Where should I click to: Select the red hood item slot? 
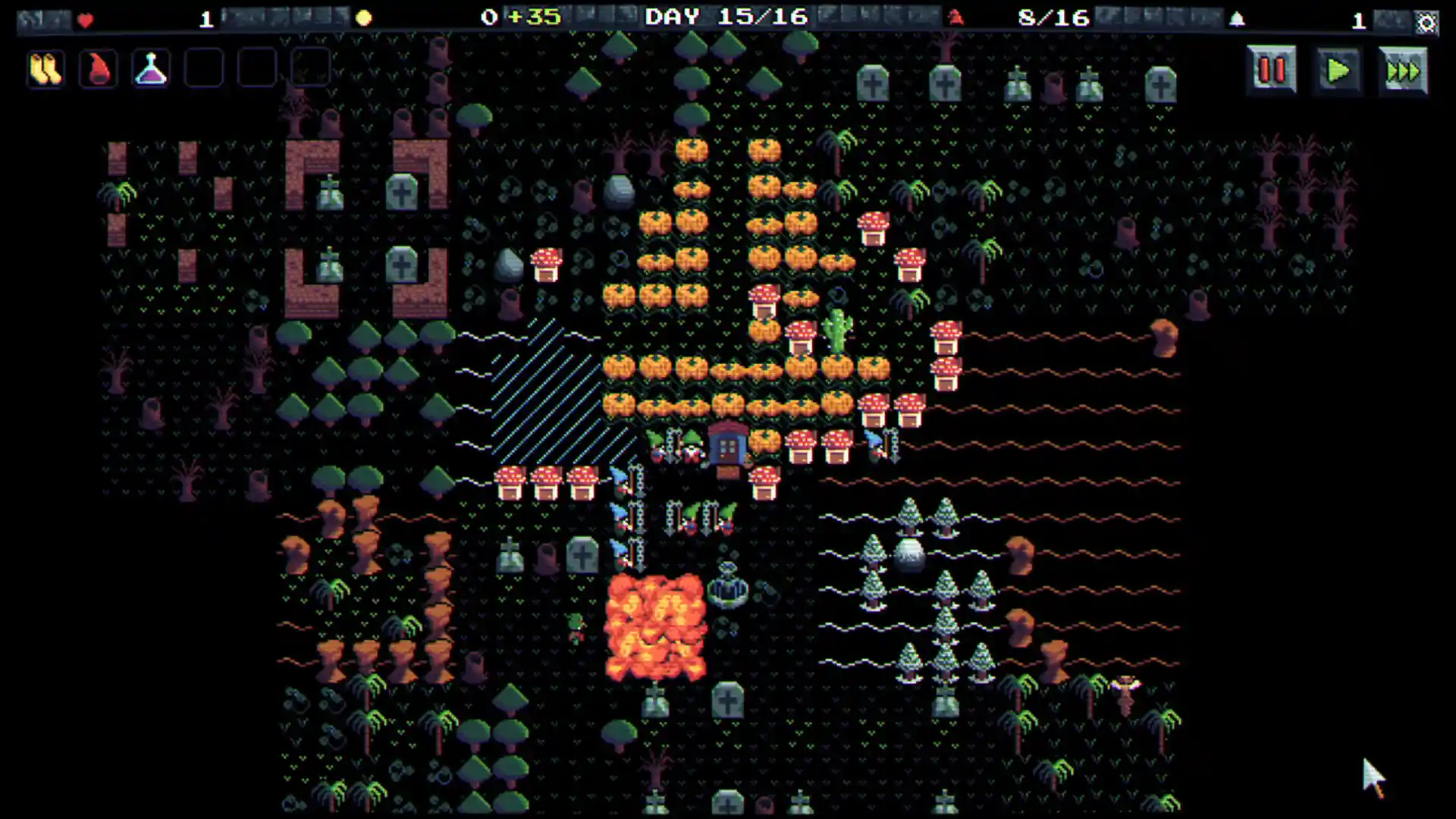pos(97,67)
